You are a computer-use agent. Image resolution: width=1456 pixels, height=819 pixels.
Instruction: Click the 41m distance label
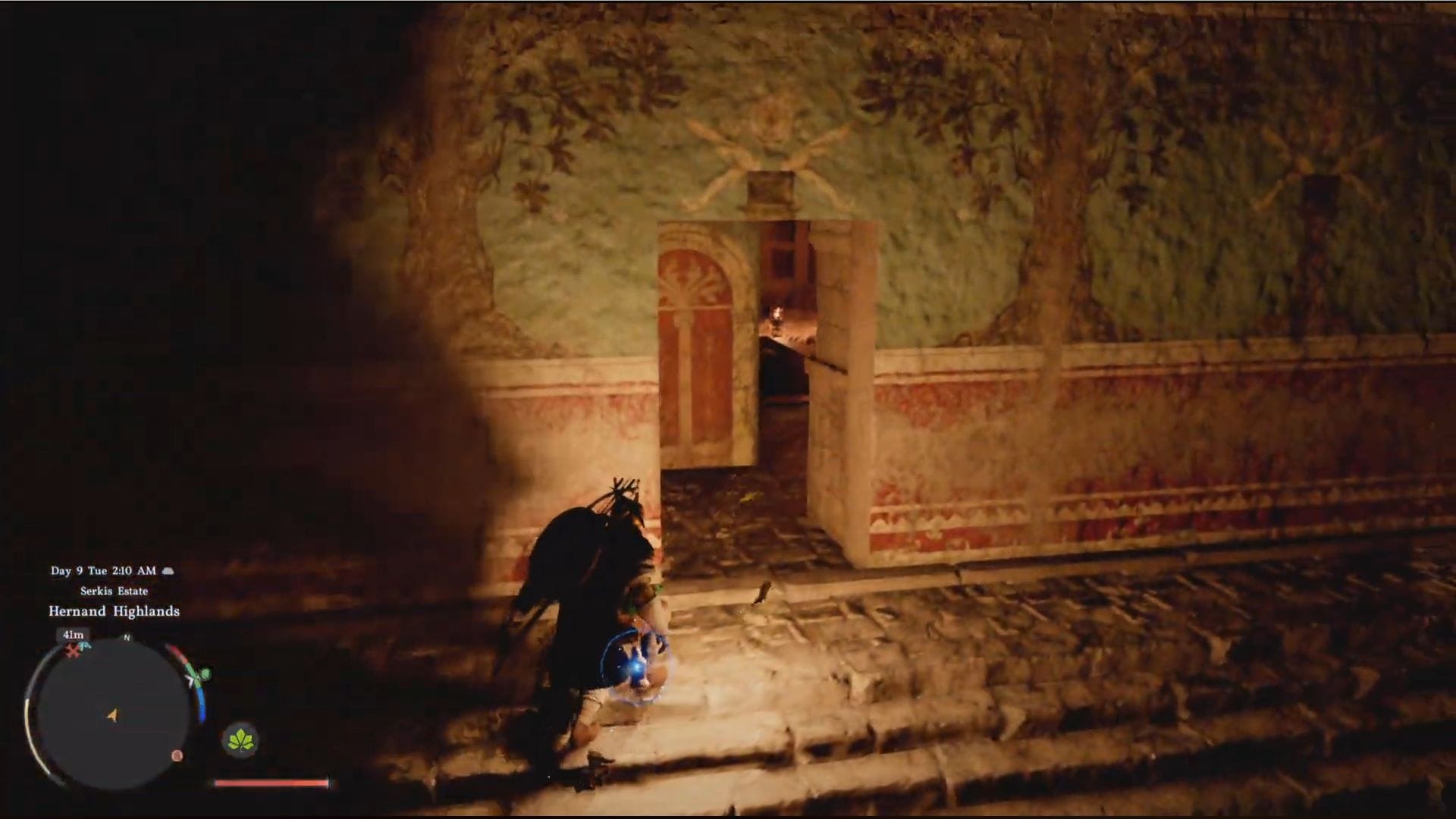(72, 635)
